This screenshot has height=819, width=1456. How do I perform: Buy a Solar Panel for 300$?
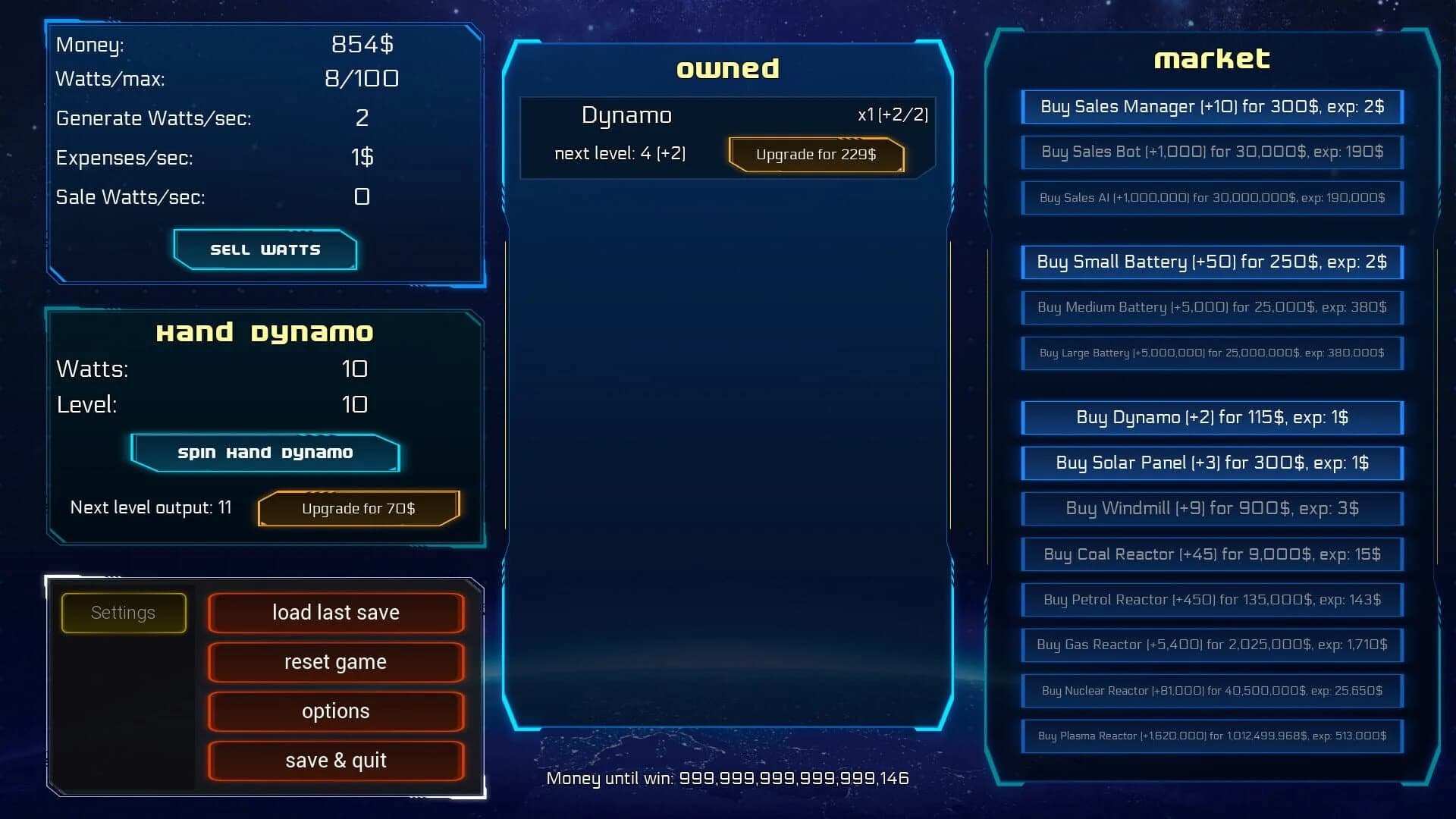pos(1211,463)
